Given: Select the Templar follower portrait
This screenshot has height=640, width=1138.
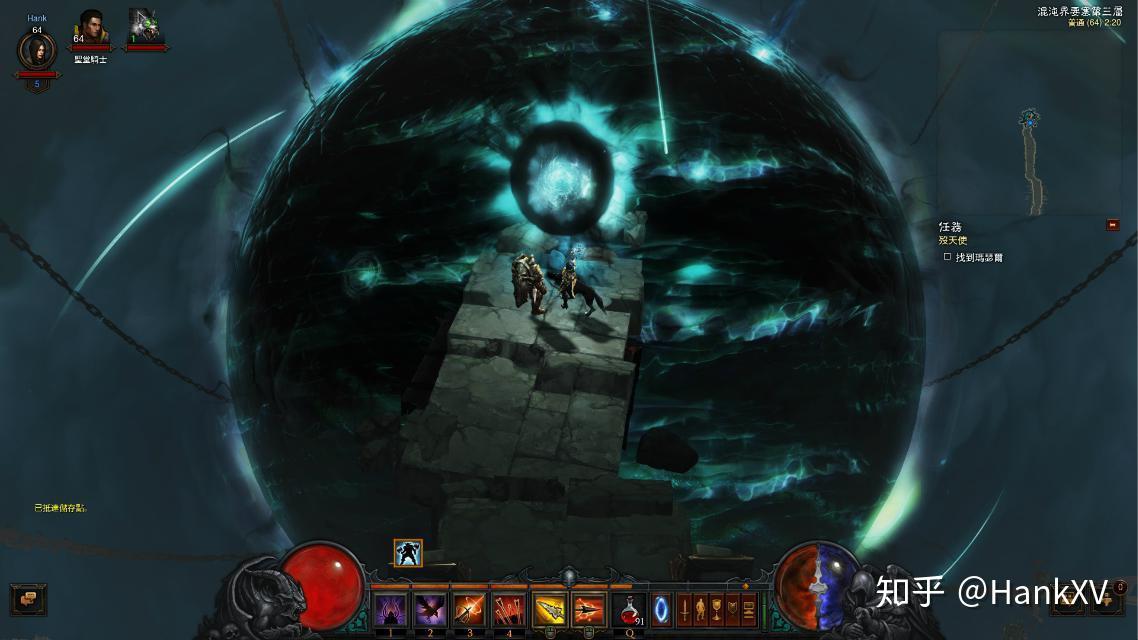Looking at the screenshot, I should (91, 27).
